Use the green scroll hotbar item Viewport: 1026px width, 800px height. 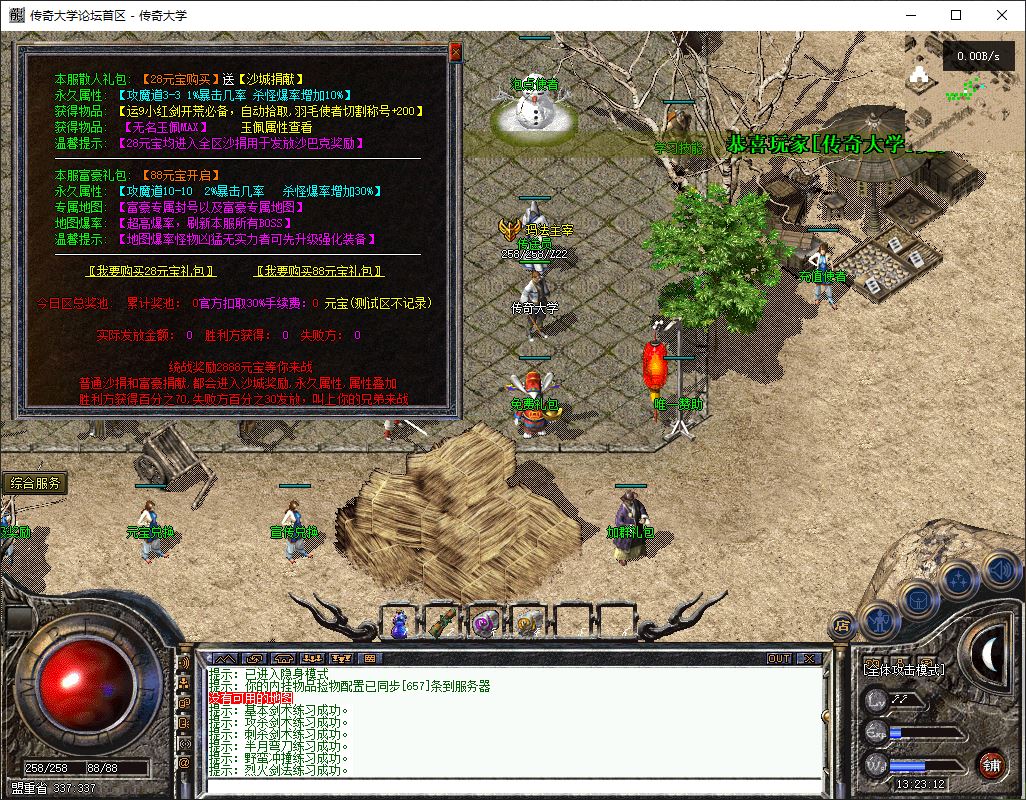tap(442, 624)
